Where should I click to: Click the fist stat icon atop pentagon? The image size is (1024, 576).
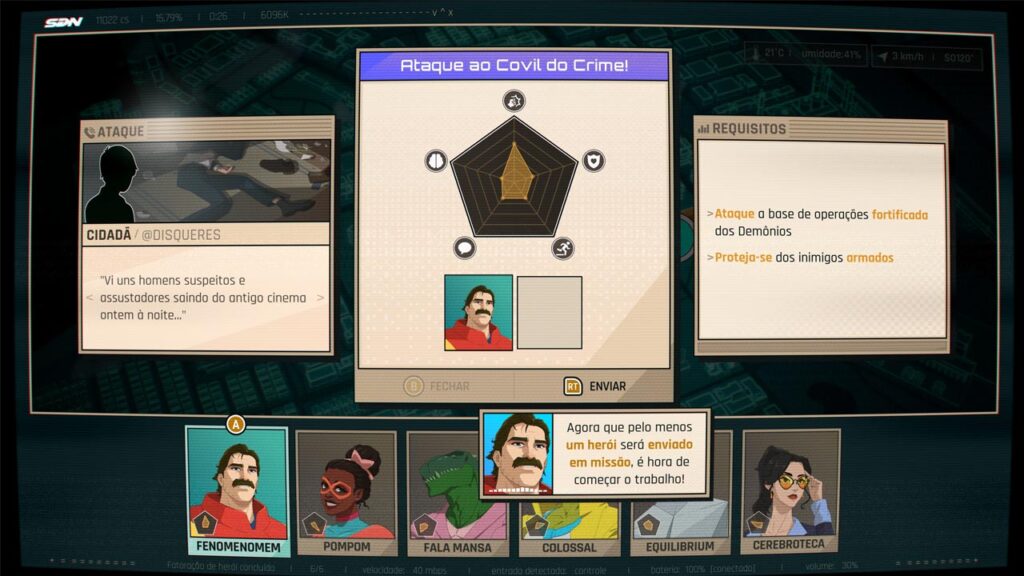514,100
